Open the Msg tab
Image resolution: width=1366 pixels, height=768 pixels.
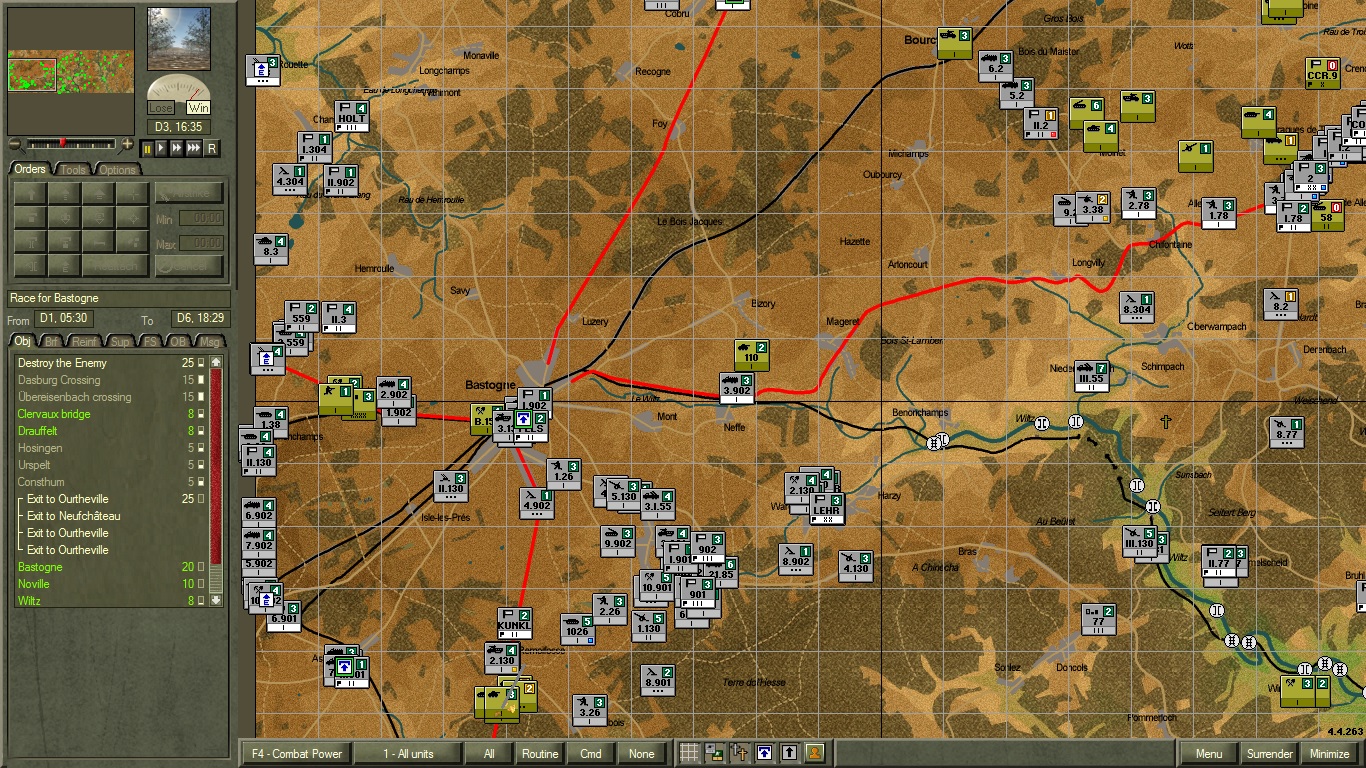212,341
